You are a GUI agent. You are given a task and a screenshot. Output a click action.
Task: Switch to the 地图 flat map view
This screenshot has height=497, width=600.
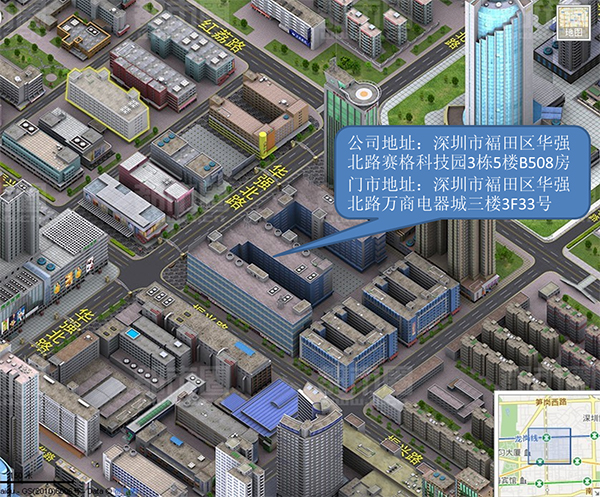pos(573,22)
